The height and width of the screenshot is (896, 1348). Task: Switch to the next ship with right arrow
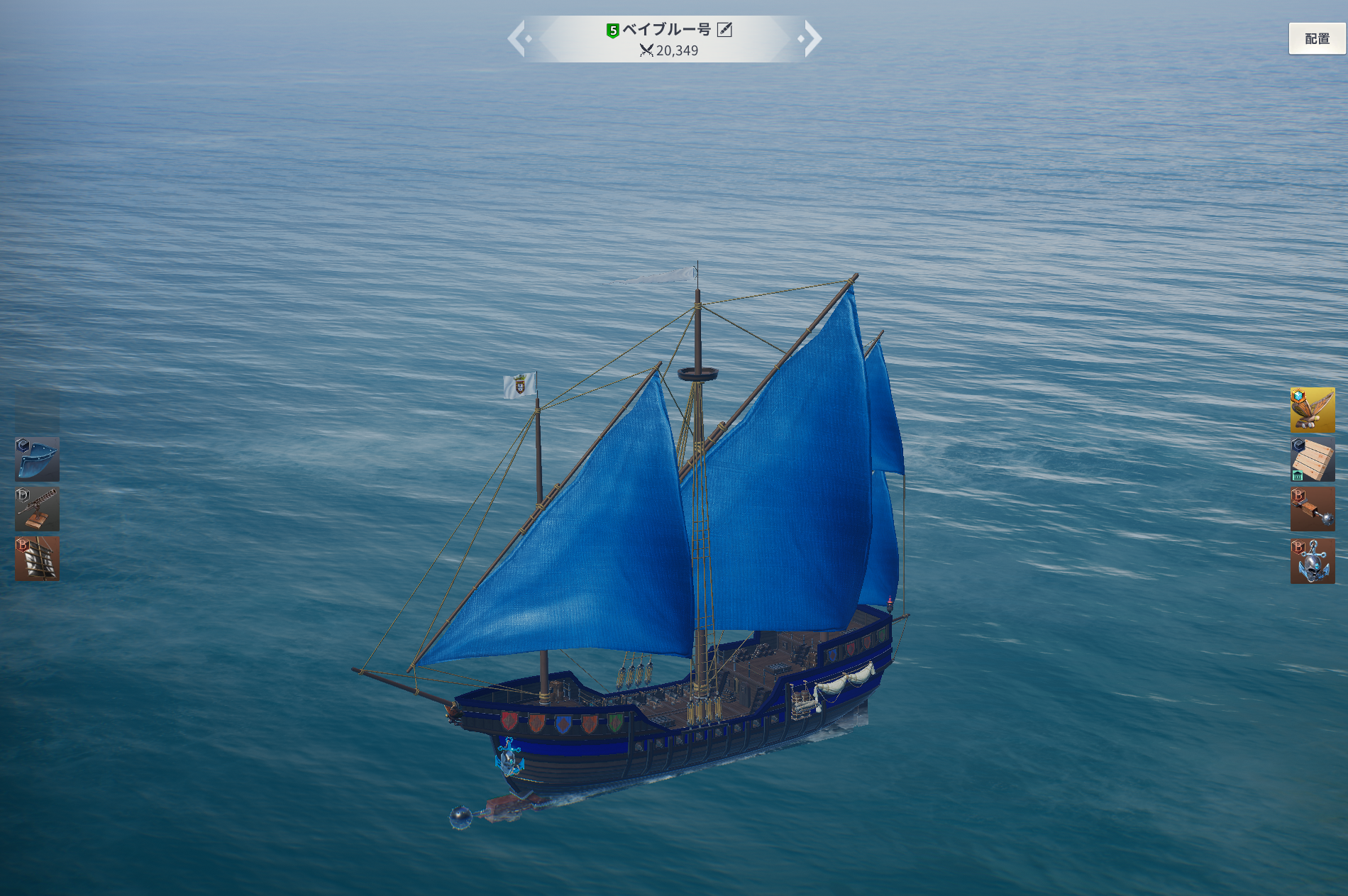[x=812, y=38]
